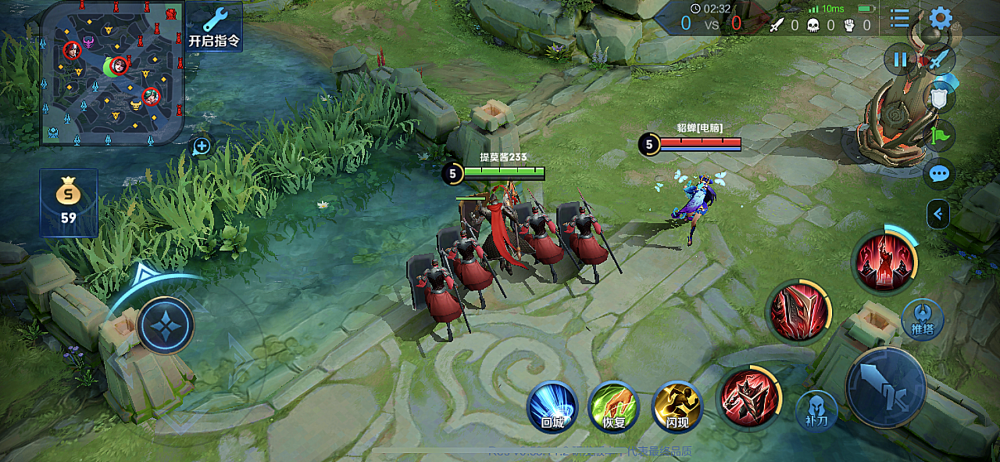This screenshot has width=1000, height=462.
Task: Open the minimap
Action: (x=110, y=72)
